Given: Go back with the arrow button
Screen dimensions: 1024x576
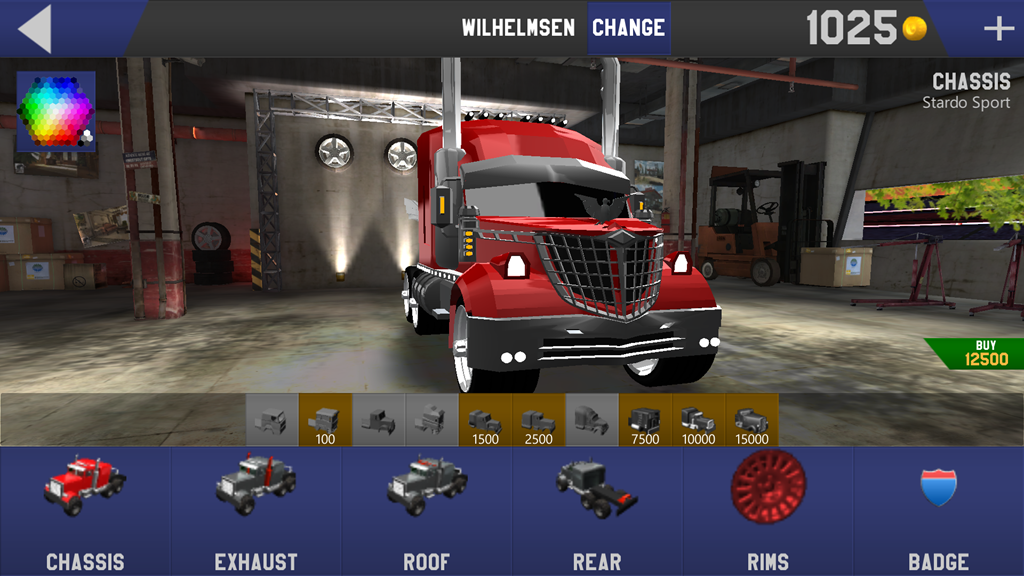Looking at the screenshot, I should (x=35, y=28).
